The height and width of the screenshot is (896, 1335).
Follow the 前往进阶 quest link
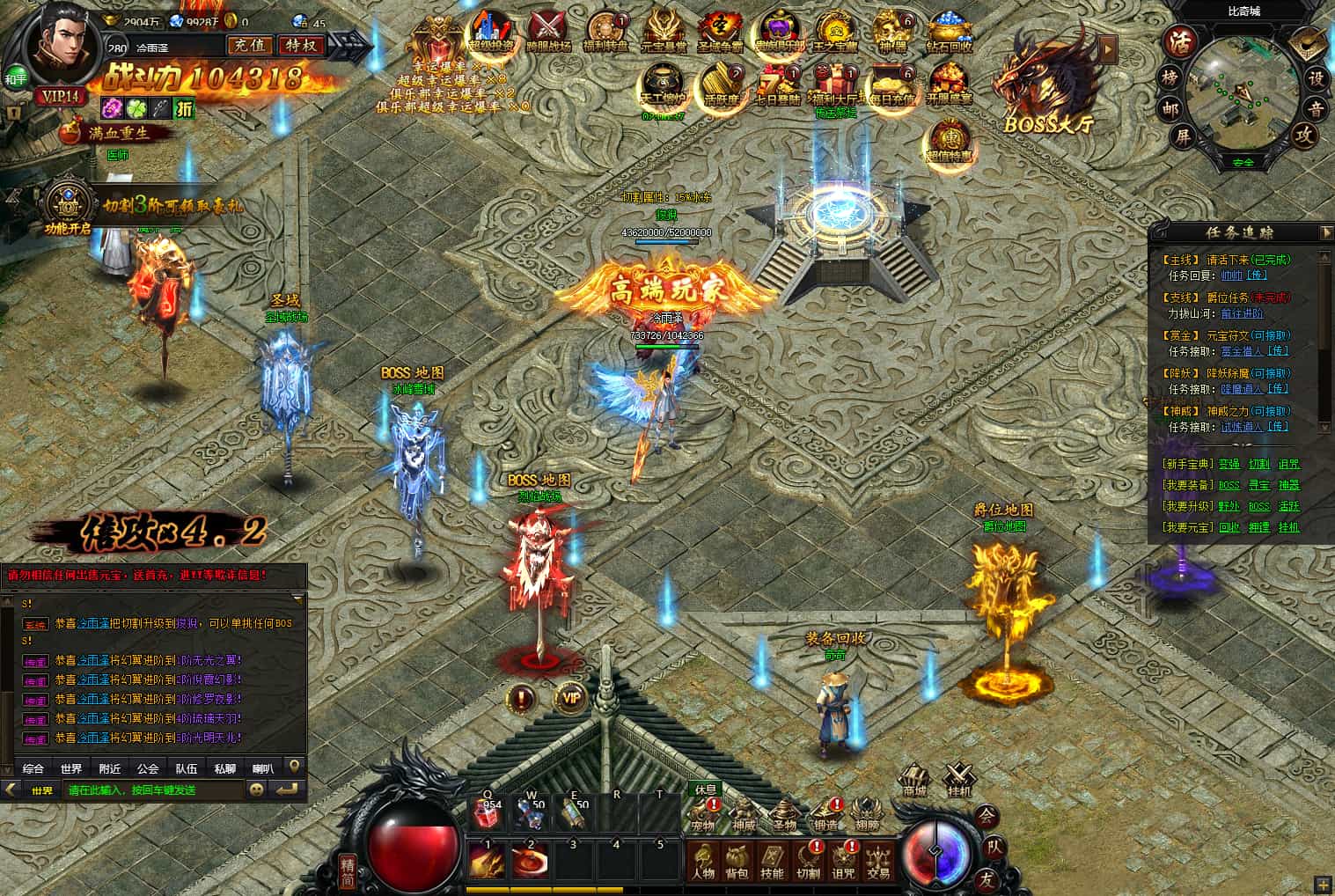click(1242, 313)
